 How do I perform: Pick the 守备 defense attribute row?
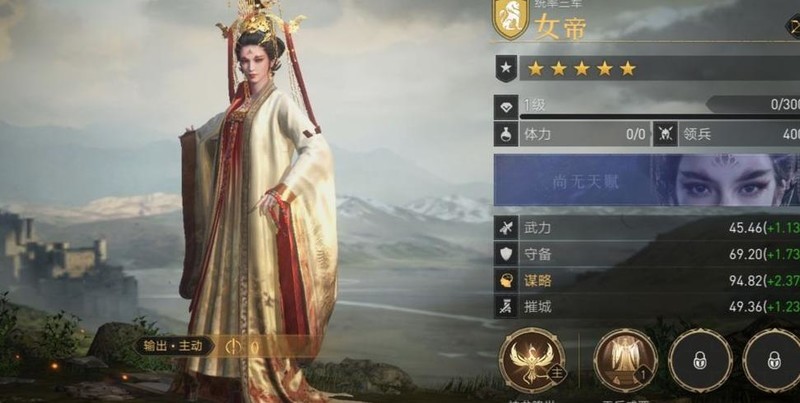point(645,255)
